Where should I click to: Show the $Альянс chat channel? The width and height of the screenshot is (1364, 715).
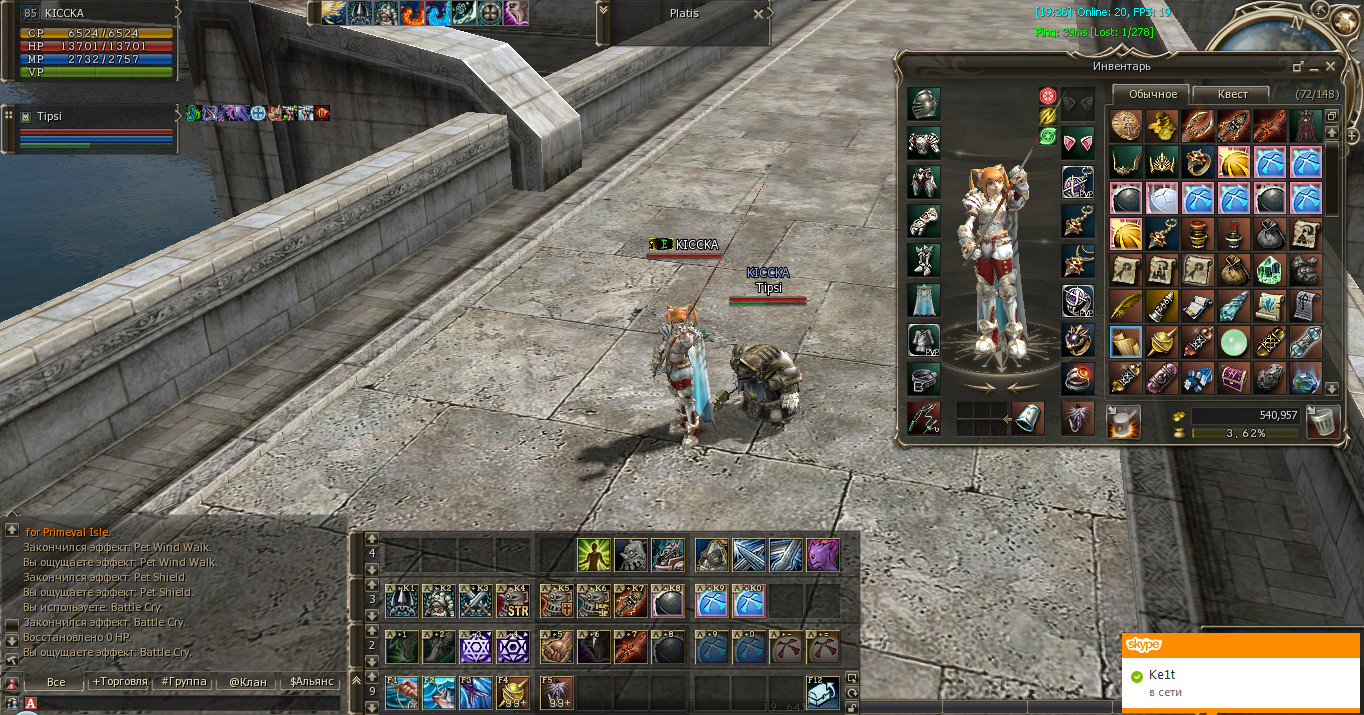click(313, 682)
